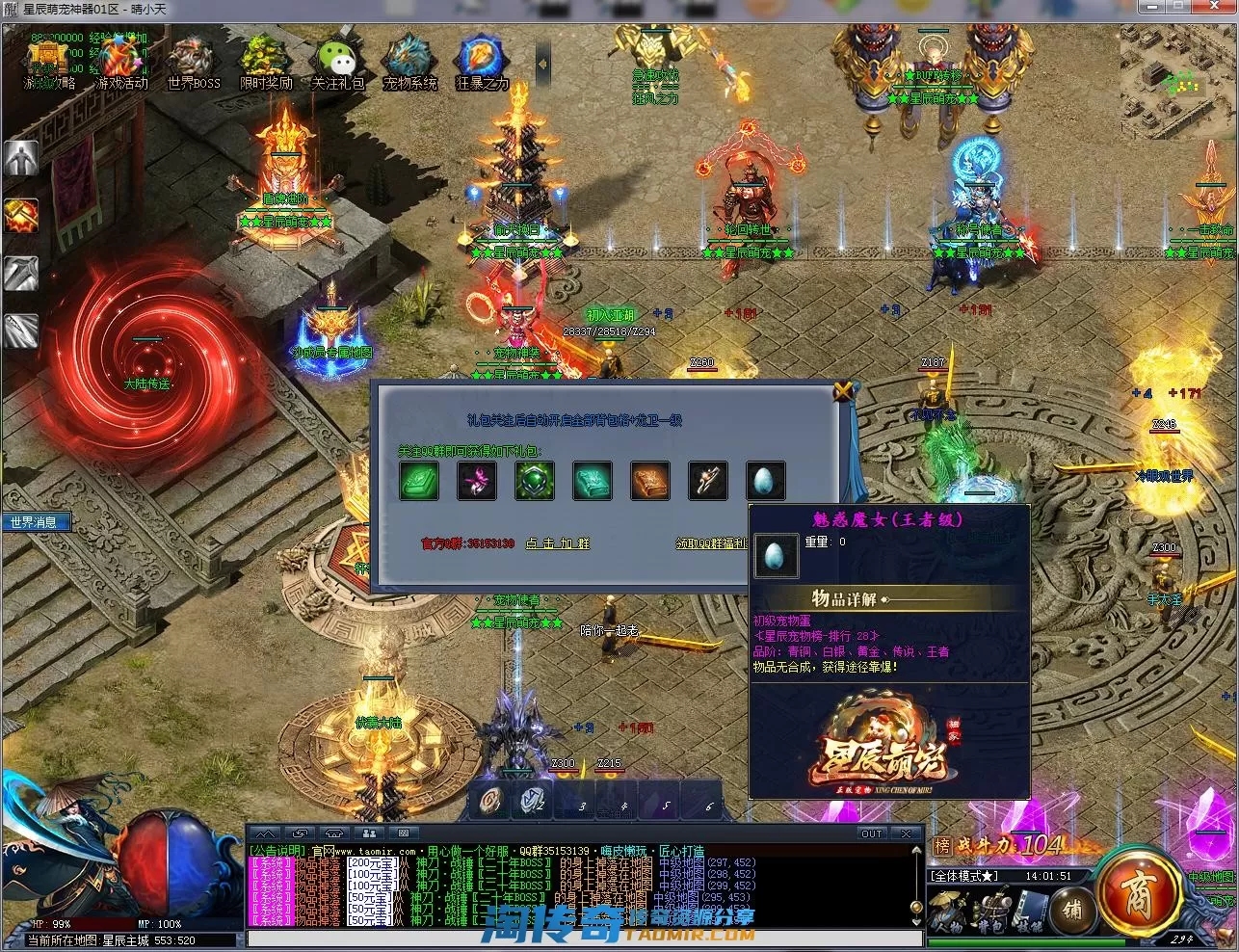Click the 点击加群 join group link

click(x=557, y=543)
